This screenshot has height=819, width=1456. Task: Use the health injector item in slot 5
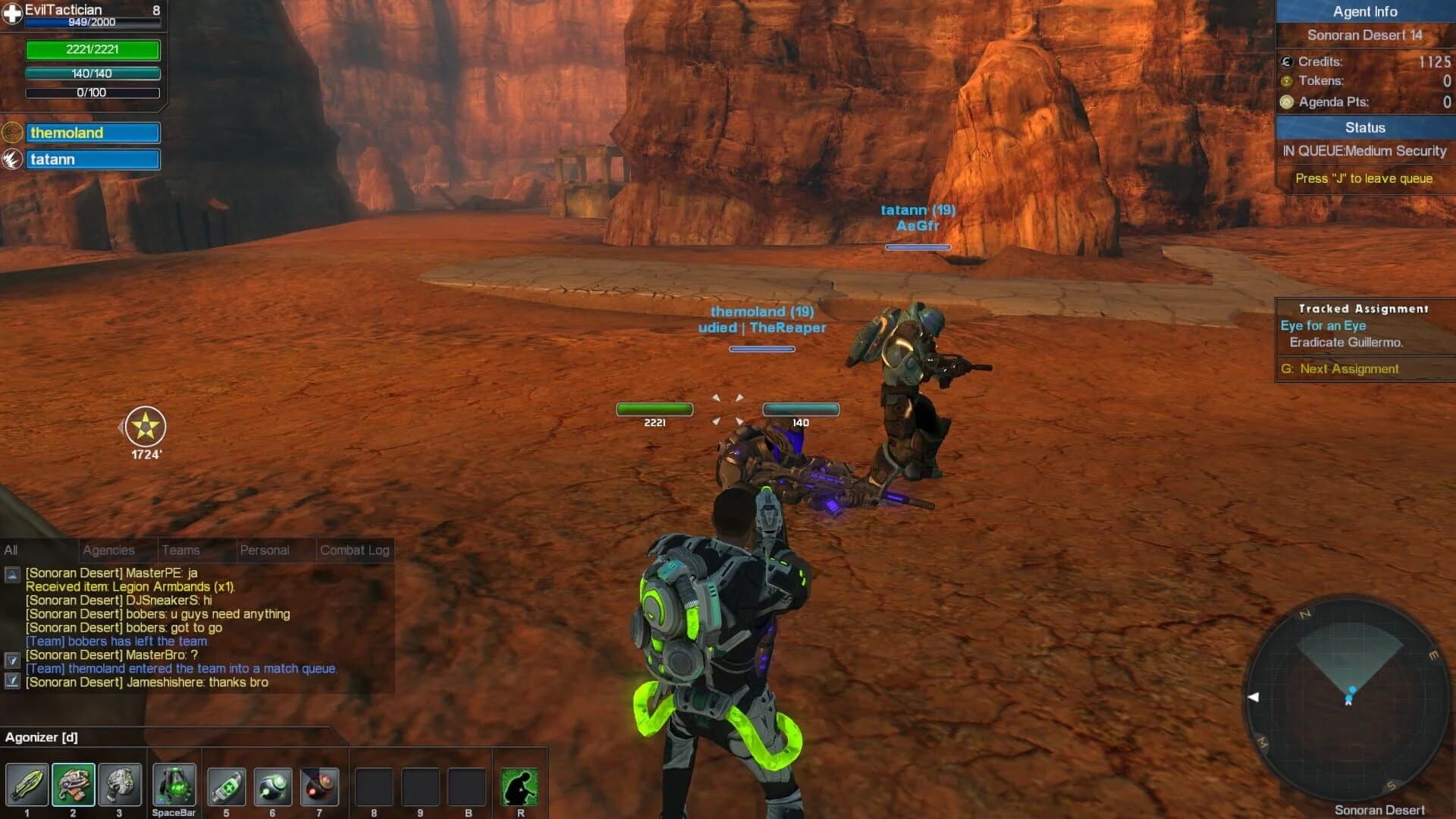226,785
